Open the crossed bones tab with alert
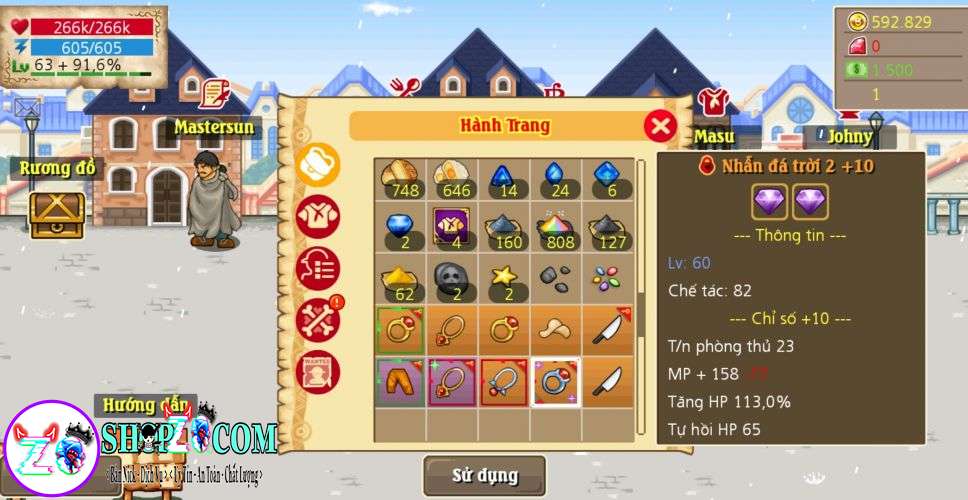968x500 pixels. click(318, 320)
